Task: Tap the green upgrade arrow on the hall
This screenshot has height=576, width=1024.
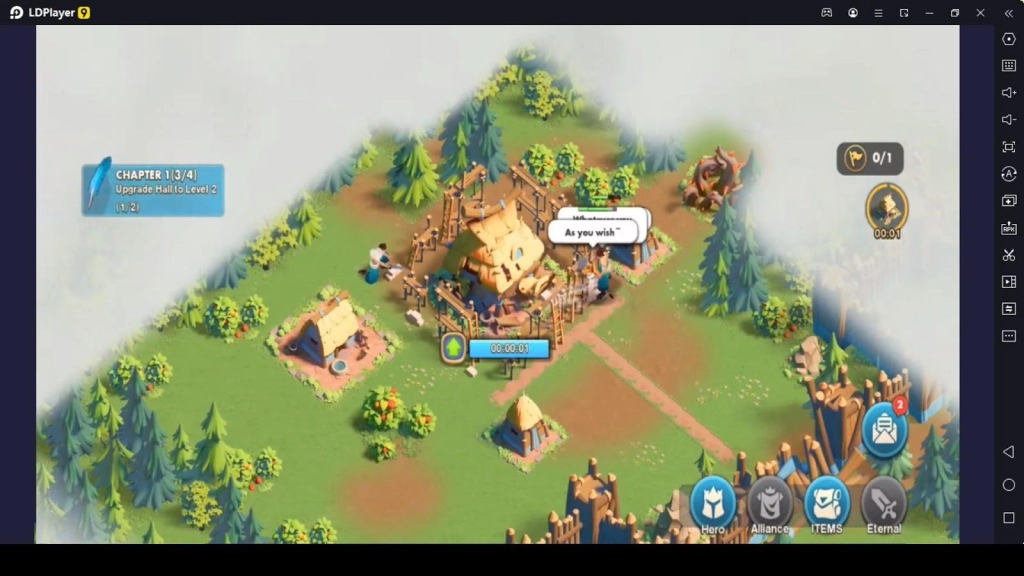Action: (x=454, y=348)
